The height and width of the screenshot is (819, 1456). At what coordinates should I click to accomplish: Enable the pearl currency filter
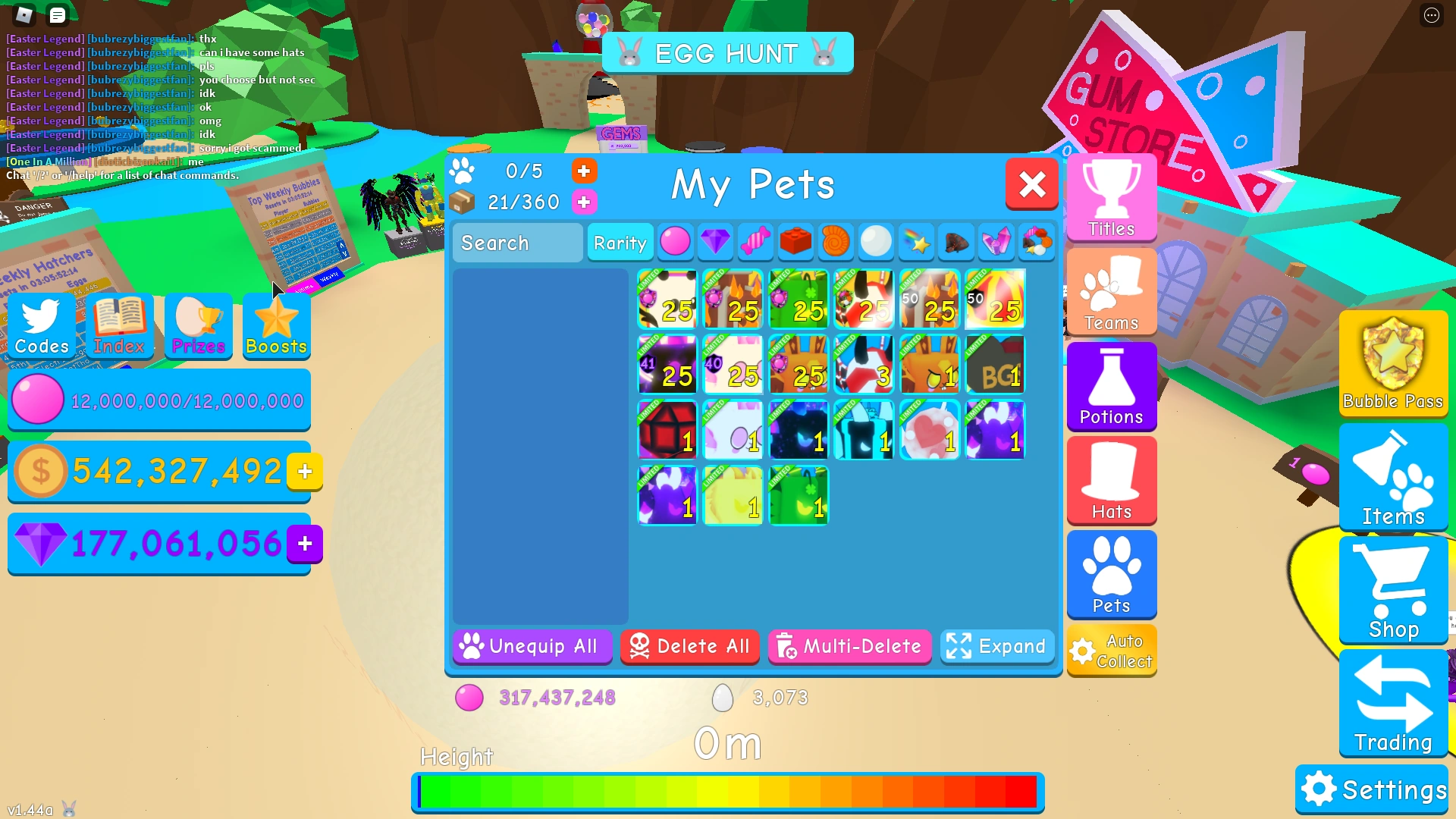point(876,242)
